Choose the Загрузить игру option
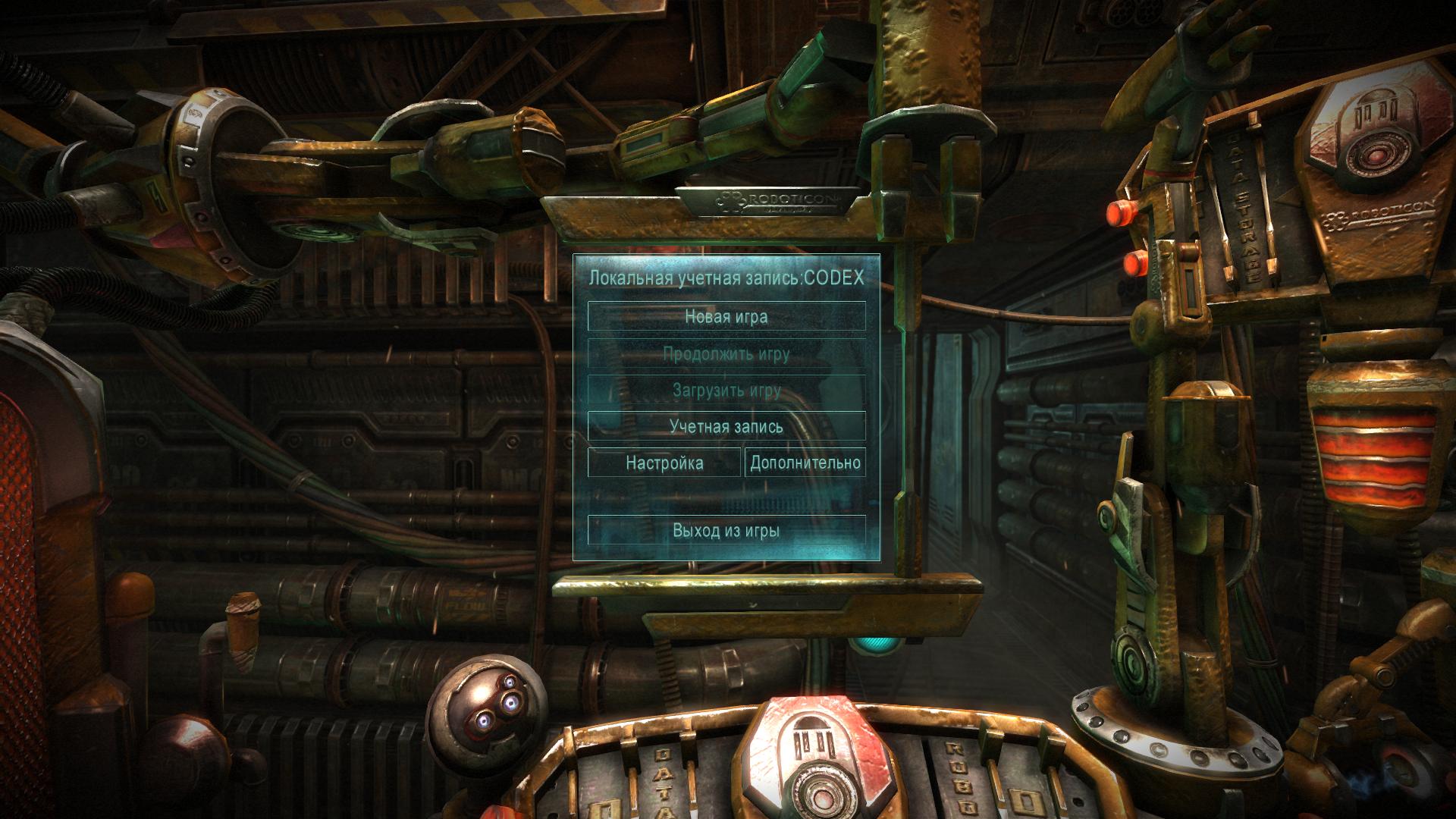The width and height of the screenshot is (1456, 819). click(x=726, y=391)
